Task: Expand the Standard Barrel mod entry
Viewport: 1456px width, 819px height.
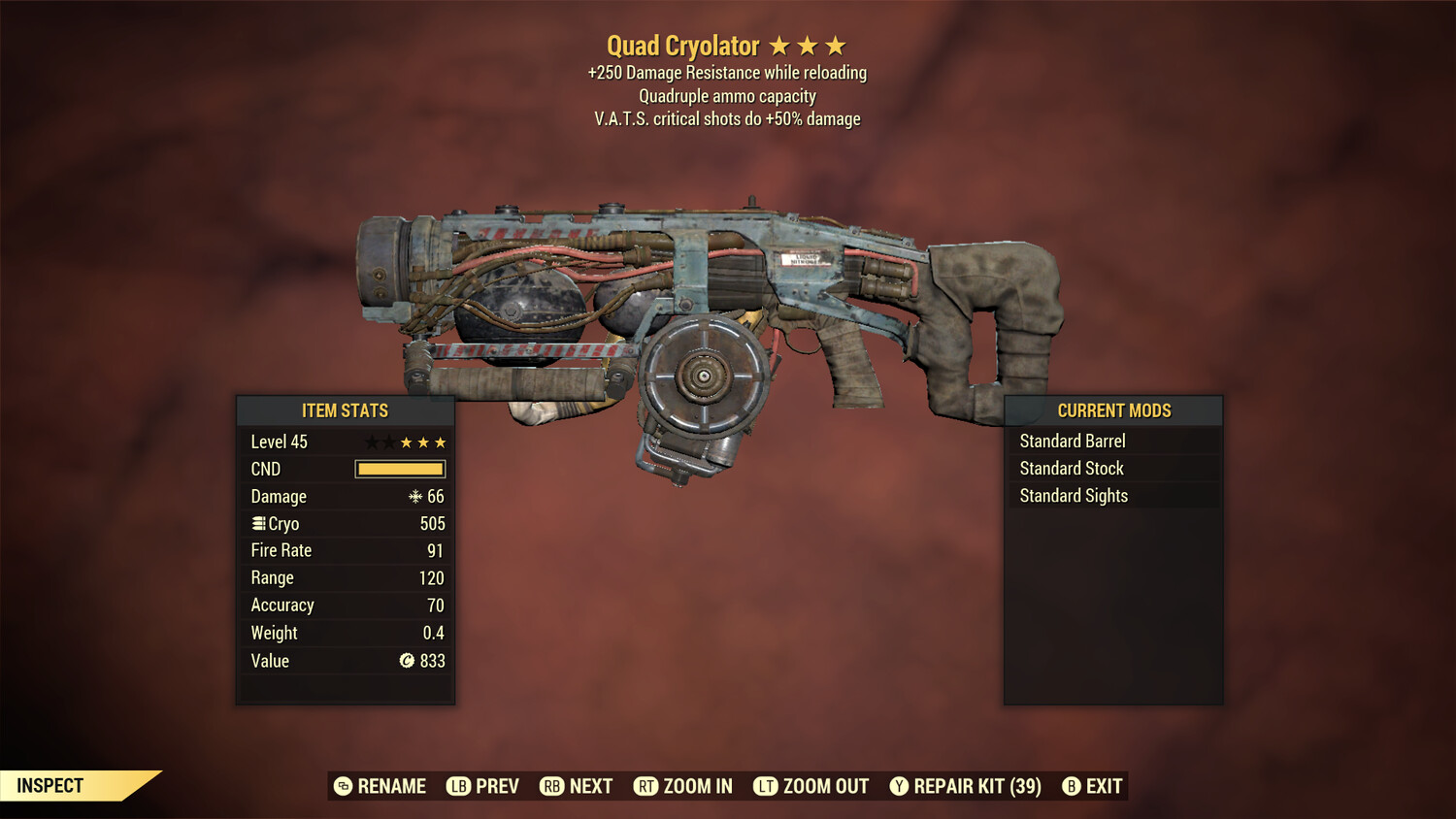Action: pos(1072,441)
